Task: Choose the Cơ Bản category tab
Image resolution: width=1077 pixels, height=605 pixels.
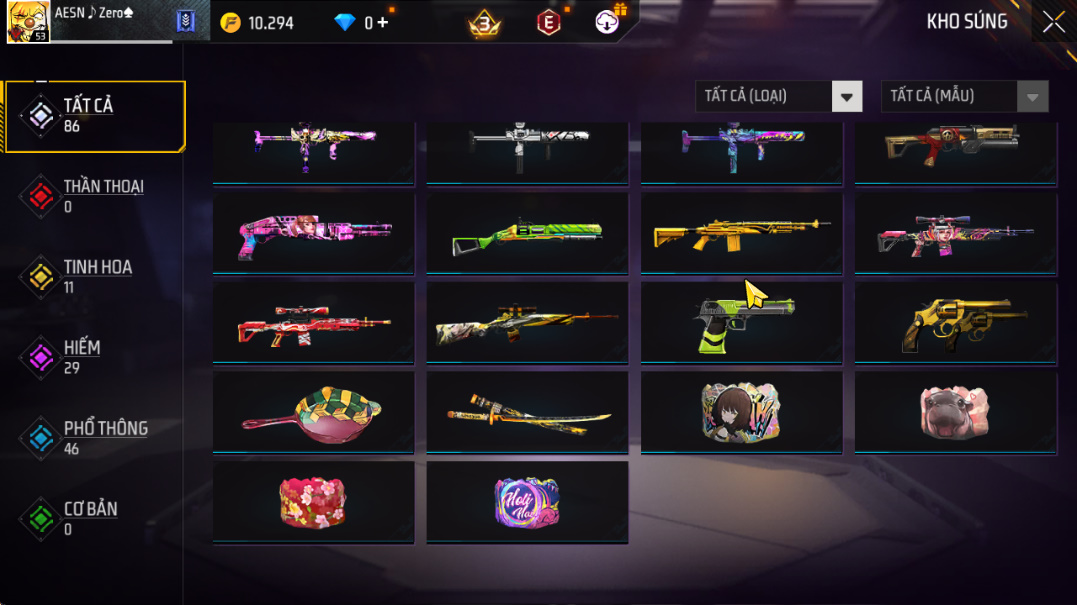Action: (95, 518)
